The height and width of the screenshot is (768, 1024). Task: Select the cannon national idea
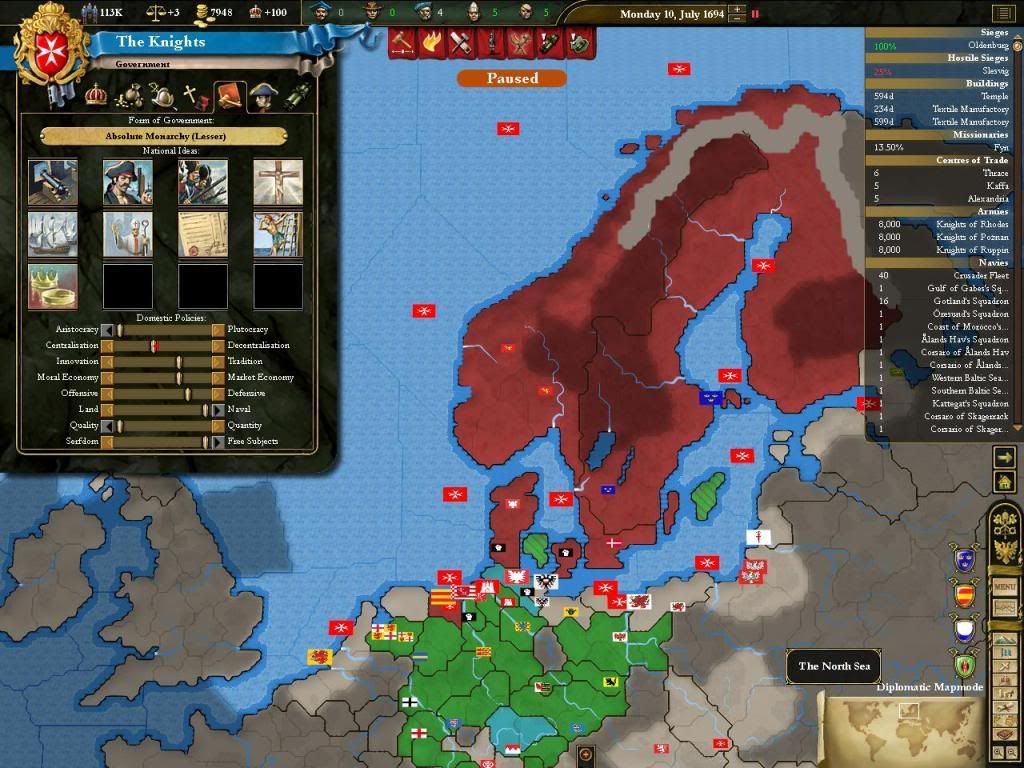pyautogui.click(x=53, y=182)
